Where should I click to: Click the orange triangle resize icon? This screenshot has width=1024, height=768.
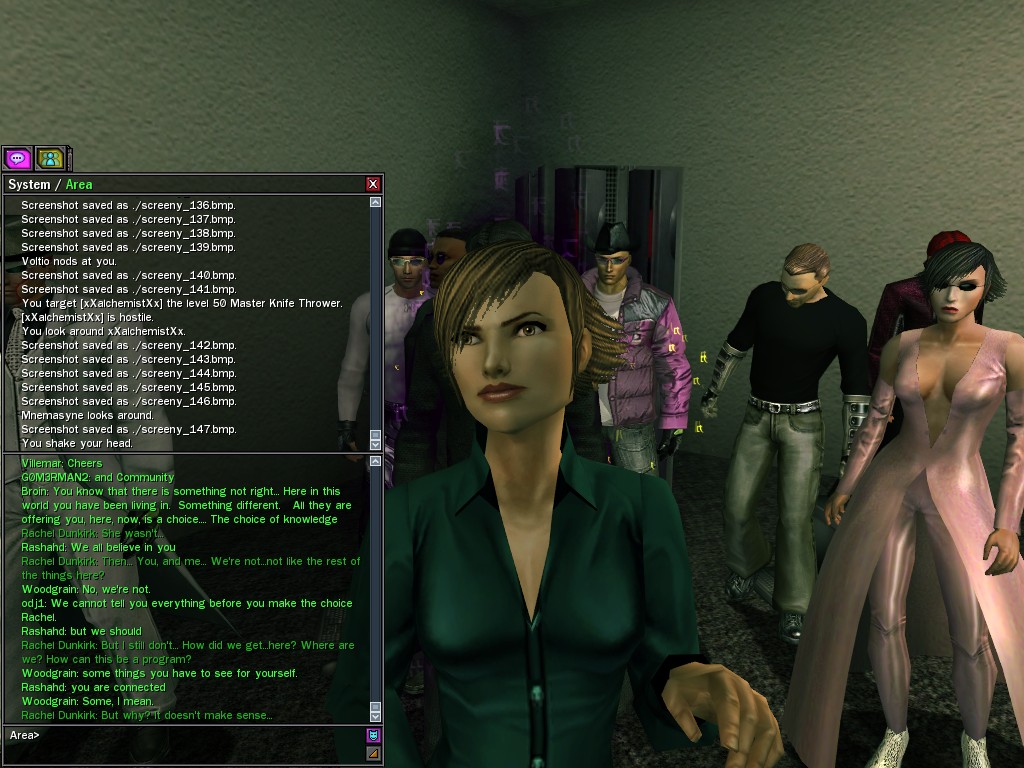tap(374, 753)
